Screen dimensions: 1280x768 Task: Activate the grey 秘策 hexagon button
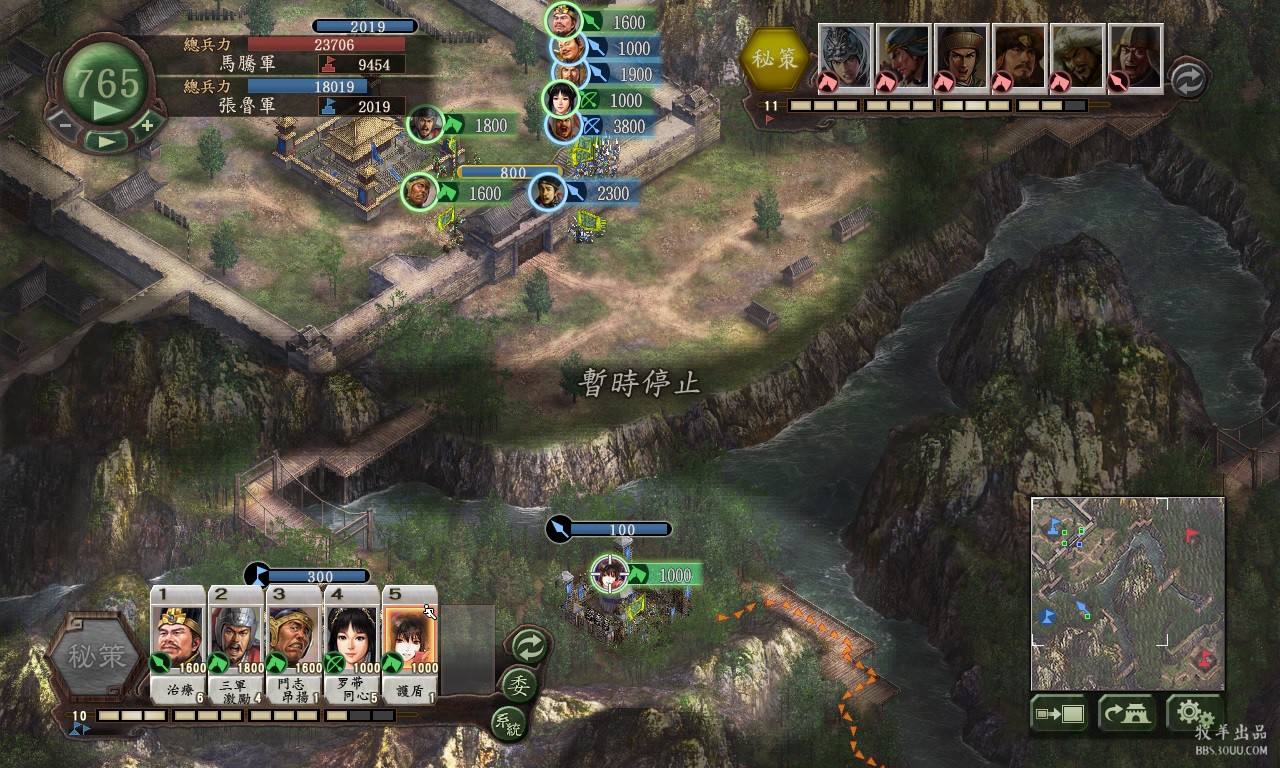[x=98, y=657]
